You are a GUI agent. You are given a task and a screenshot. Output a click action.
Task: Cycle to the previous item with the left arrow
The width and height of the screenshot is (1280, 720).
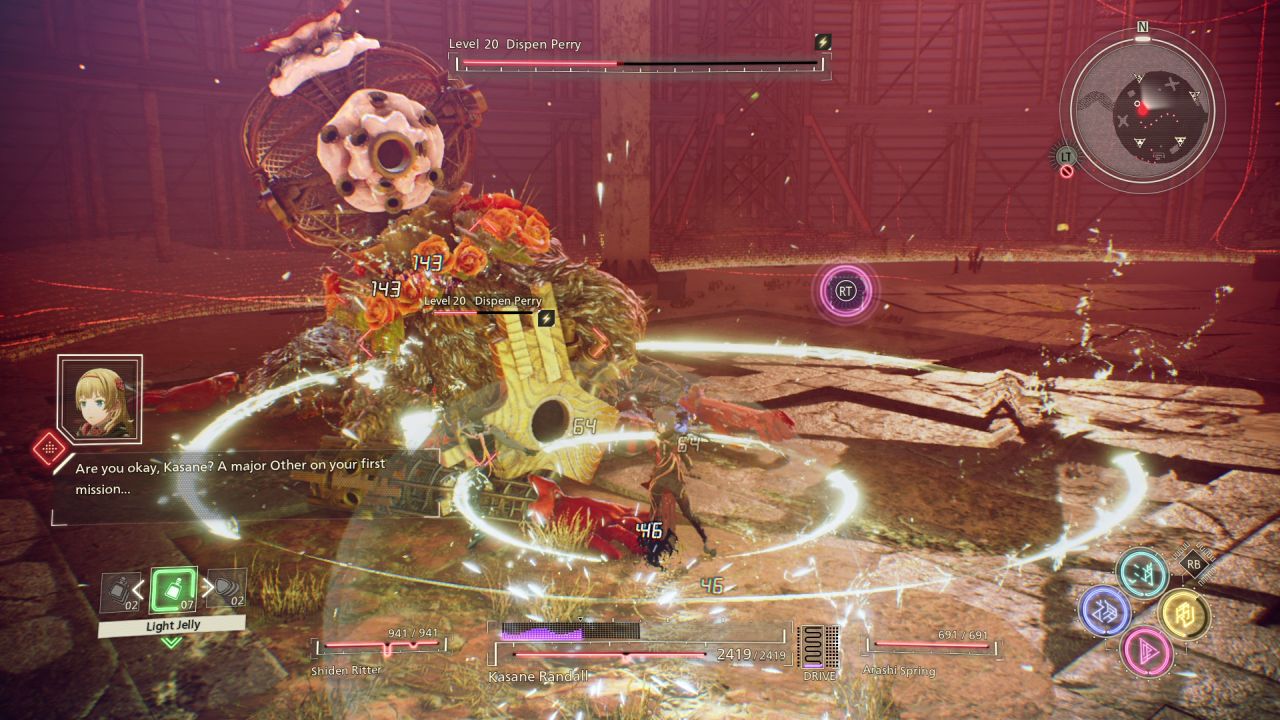click(139, 589)
